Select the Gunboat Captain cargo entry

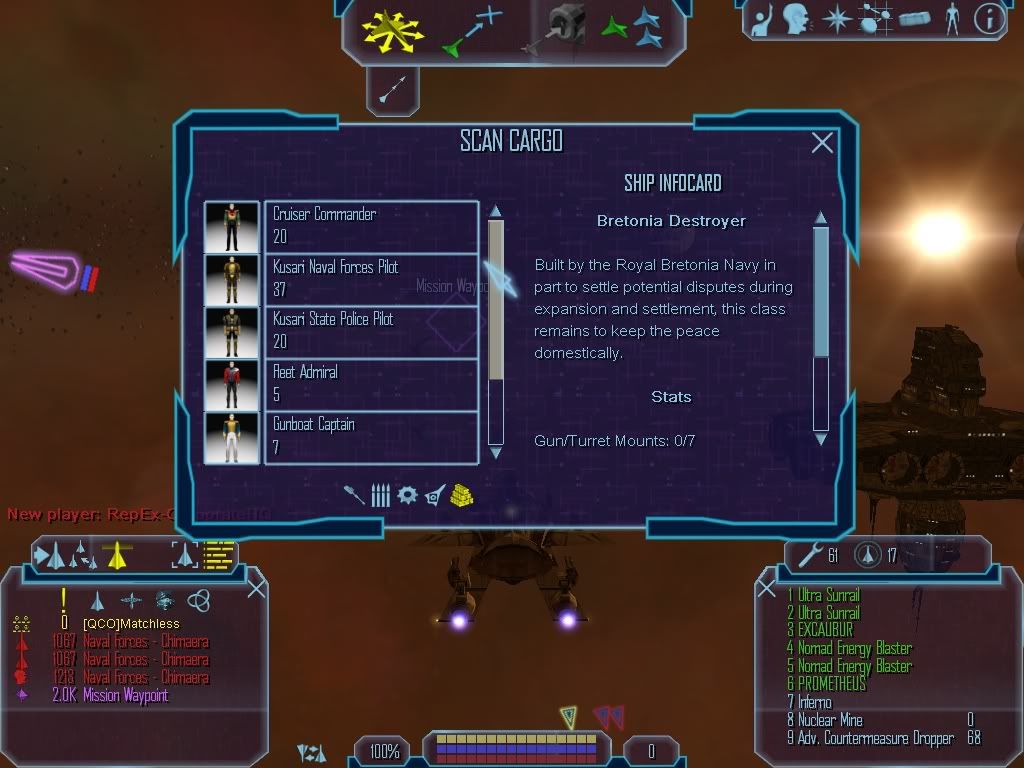tap(370, 437)
